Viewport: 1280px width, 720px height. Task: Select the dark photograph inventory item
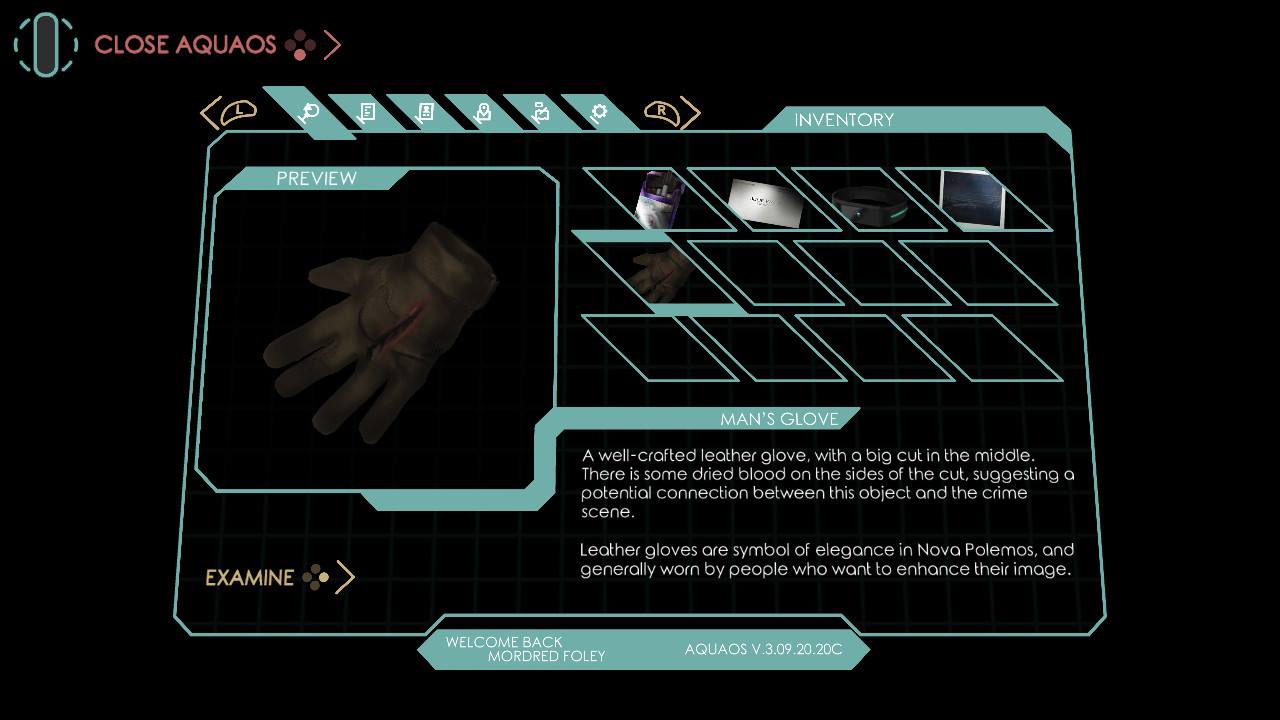[x=973, y=199]
